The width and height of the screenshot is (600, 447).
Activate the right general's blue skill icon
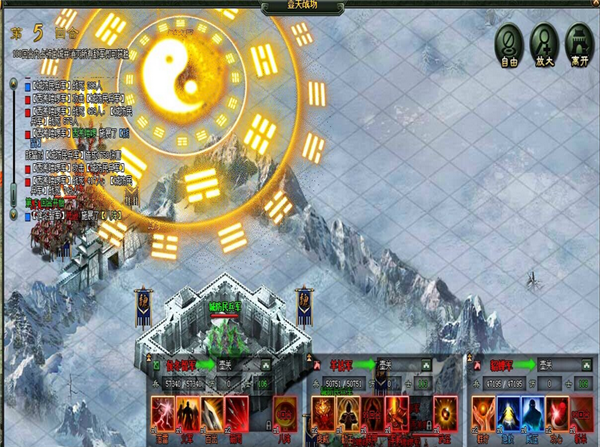tap(509, 411)
